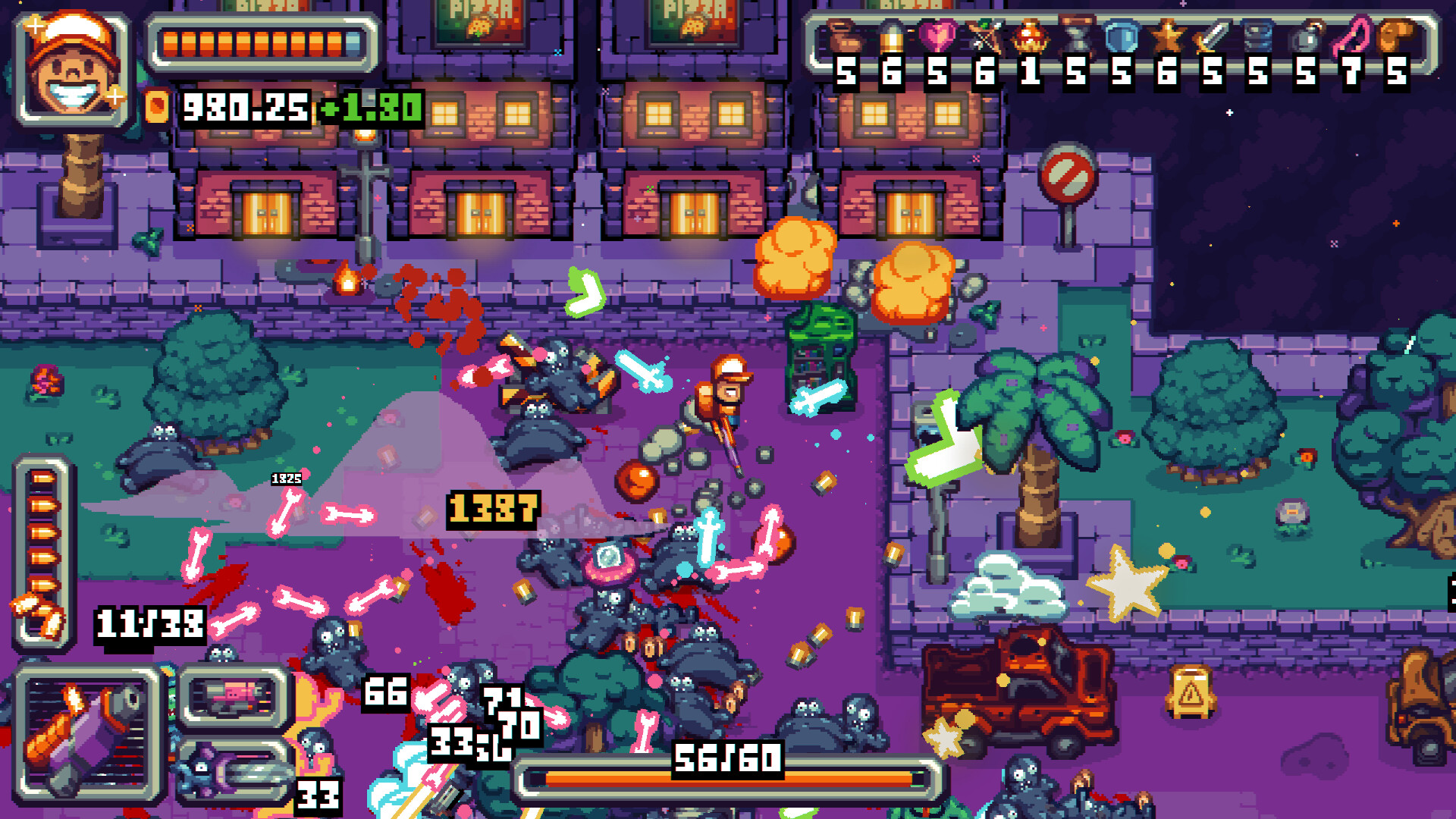
Task: Select the pink bow upgrade icon
Action: tap(1352, 36)
